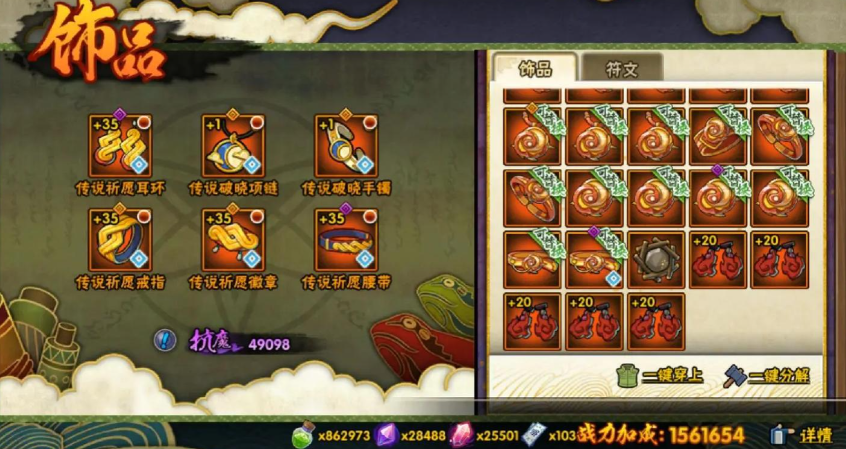
Task: Select the equipped 传说破晓项链 necklace slot
Action: pos(233,145)
